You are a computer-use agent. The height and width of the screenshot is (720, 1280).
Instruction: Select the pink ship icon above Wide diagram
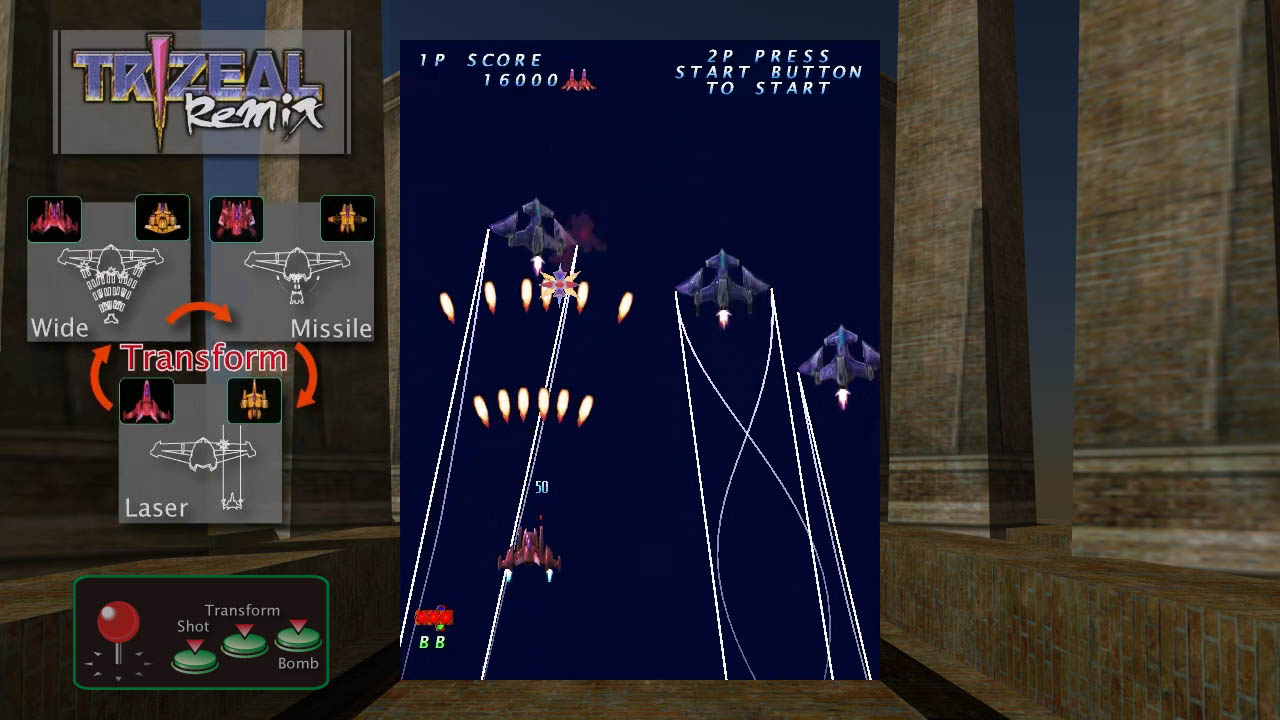(55, 218)
